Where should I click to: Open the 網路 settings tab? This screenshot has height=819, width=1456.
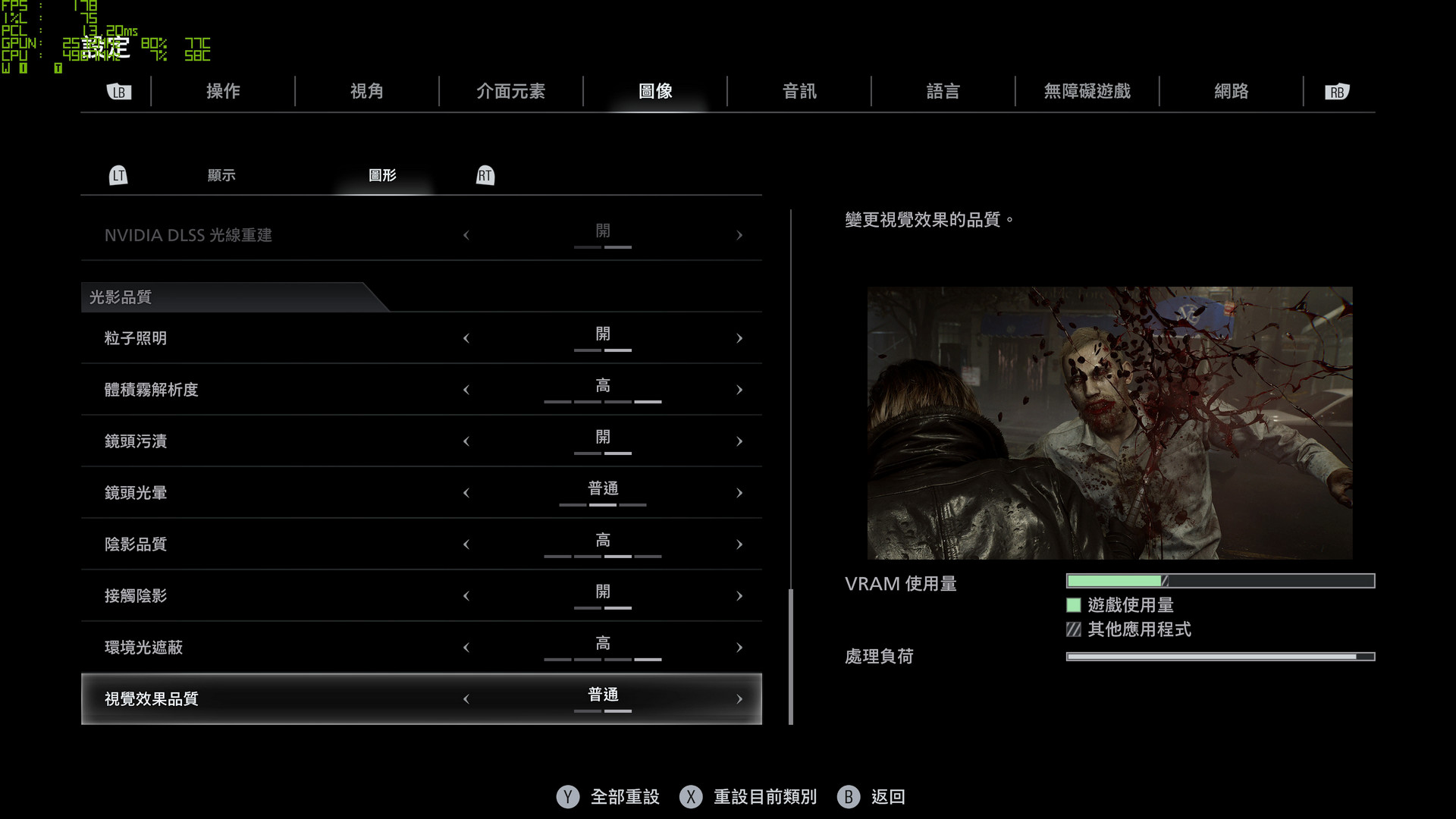point(1231,92)
